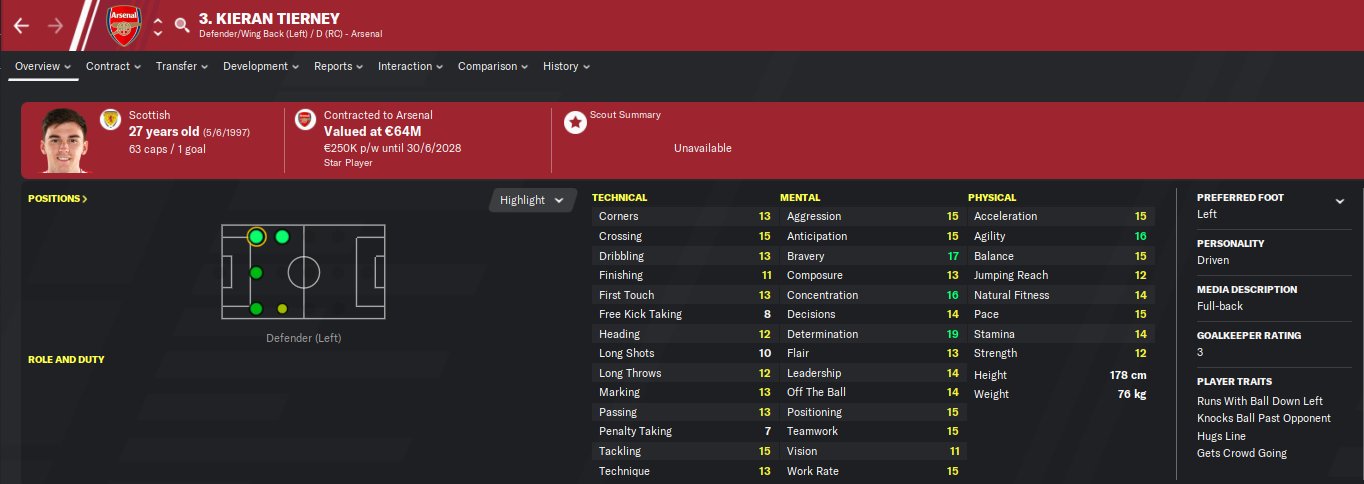Click the Scout Summary star icon

[x=575, y=122]
